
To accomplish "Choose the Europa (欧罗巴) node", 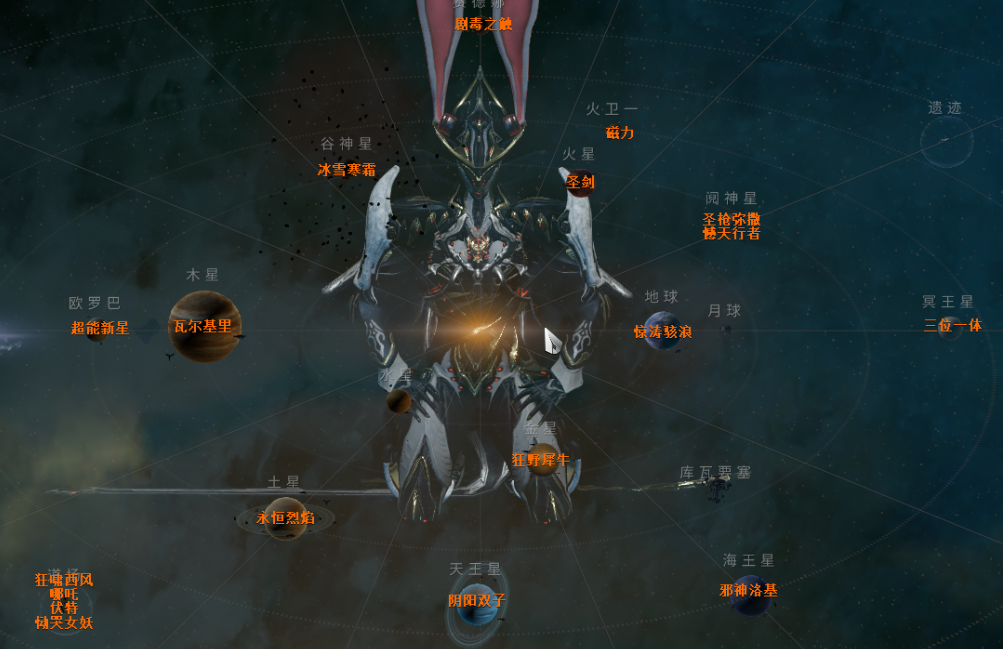I will point(97,328).
